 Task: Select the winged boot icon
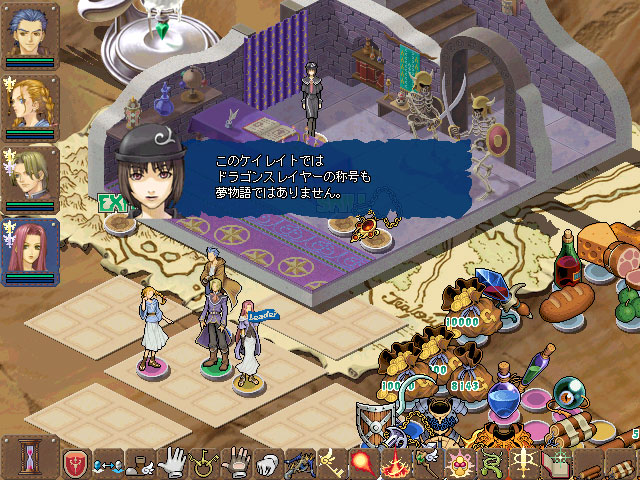(x=140, y=464)
